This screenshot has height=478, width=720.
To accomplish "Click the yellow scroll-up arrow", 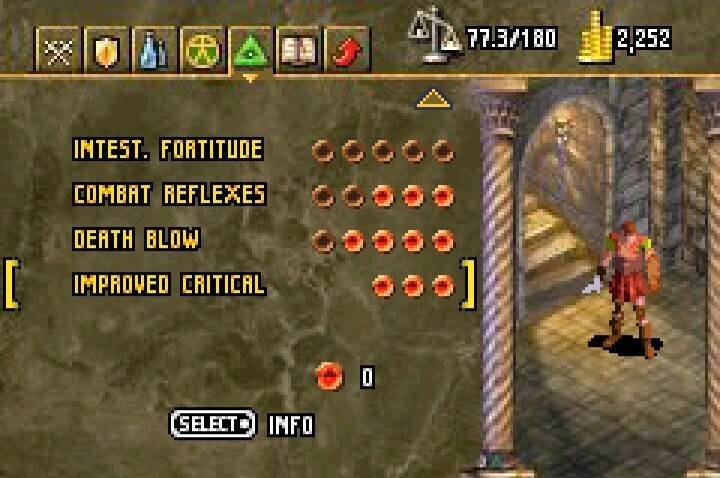I will tap(431, 98).
